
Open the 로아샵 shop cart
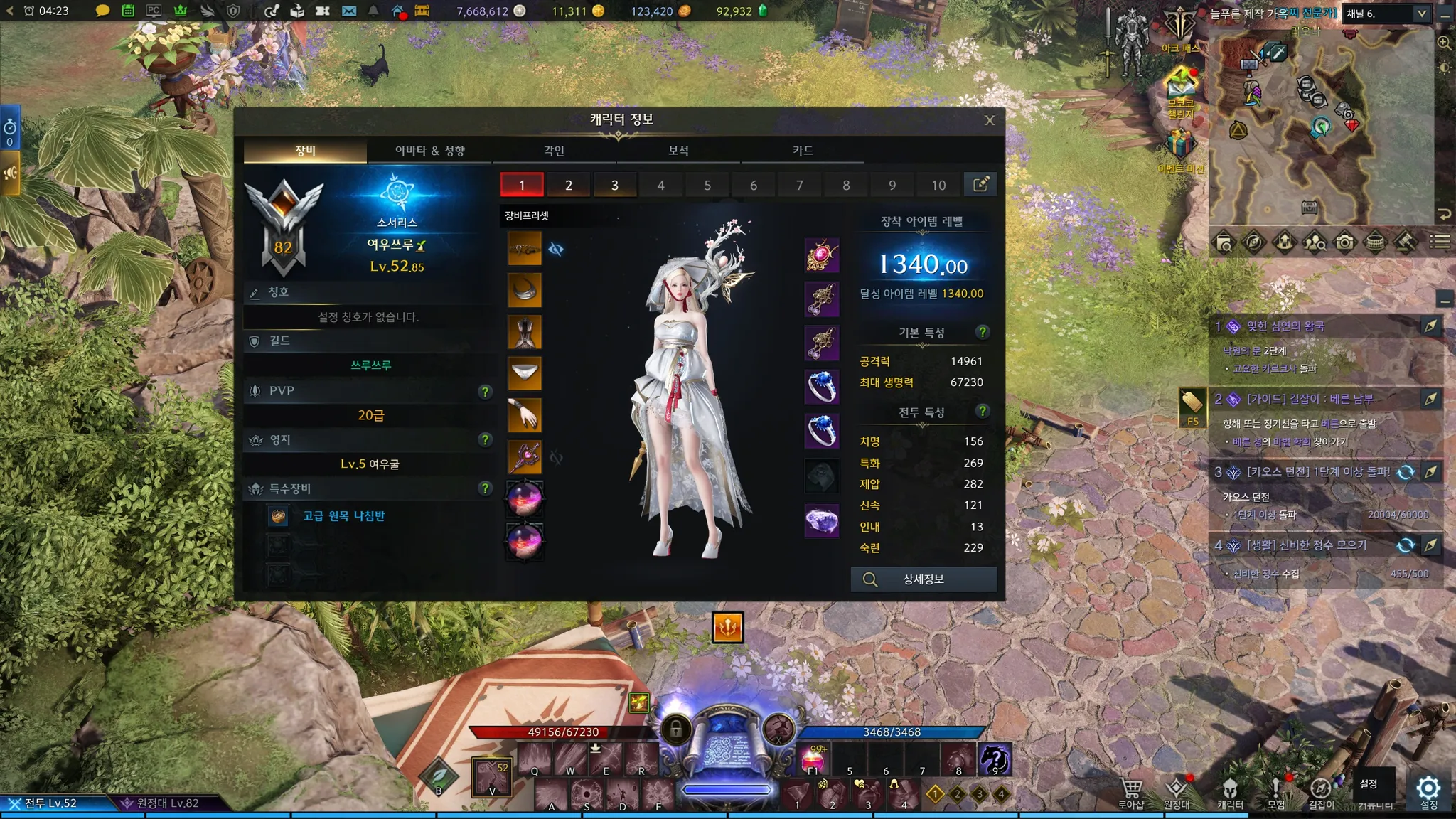click(x=1130, y=792)
